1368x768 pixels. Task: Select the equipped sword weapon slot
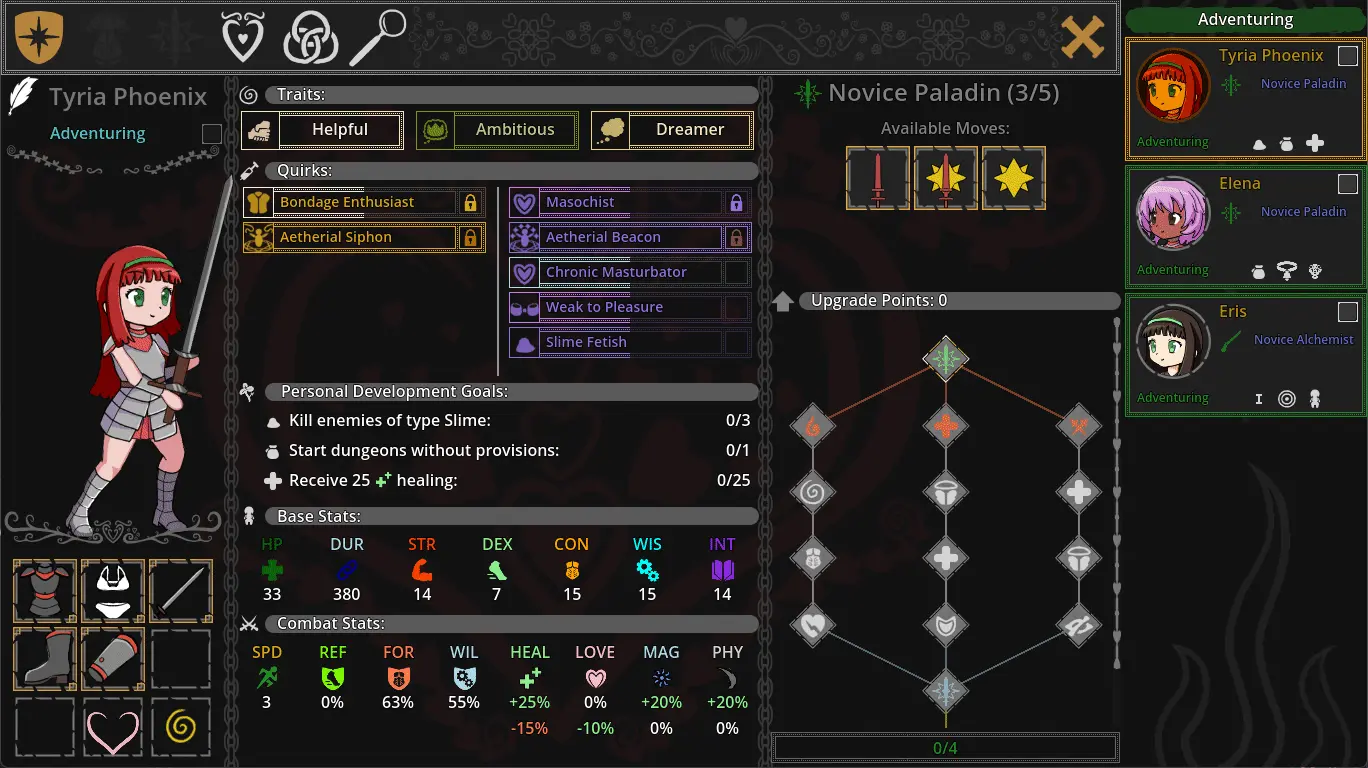[x=181, y=590]
